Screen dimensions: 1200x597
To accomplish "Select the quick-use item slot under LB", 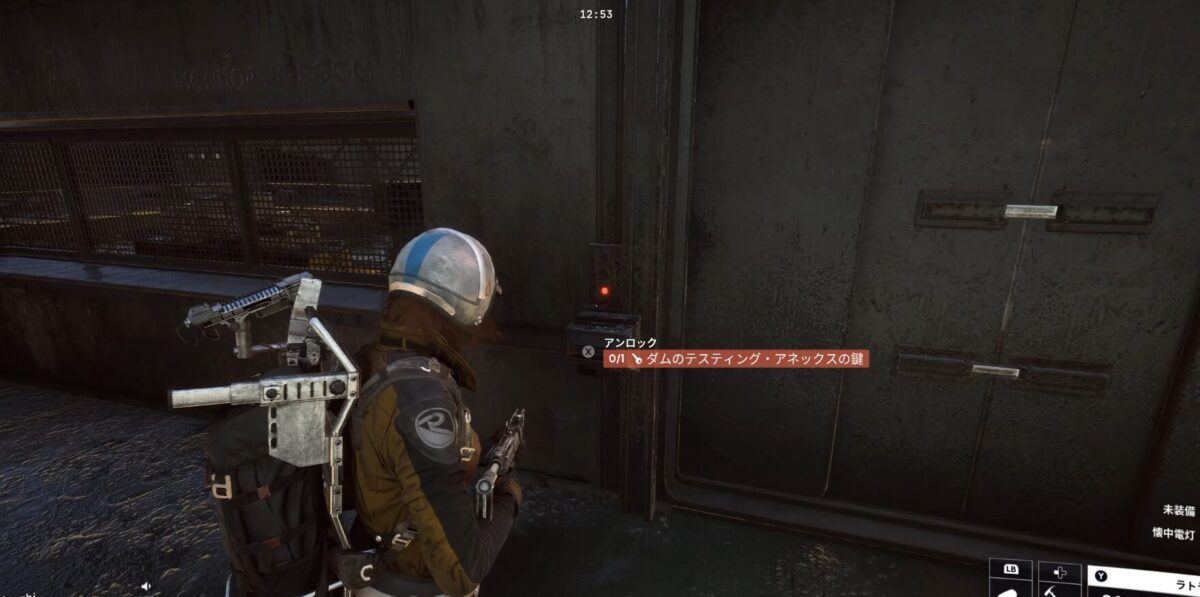I will point(1009,588).
